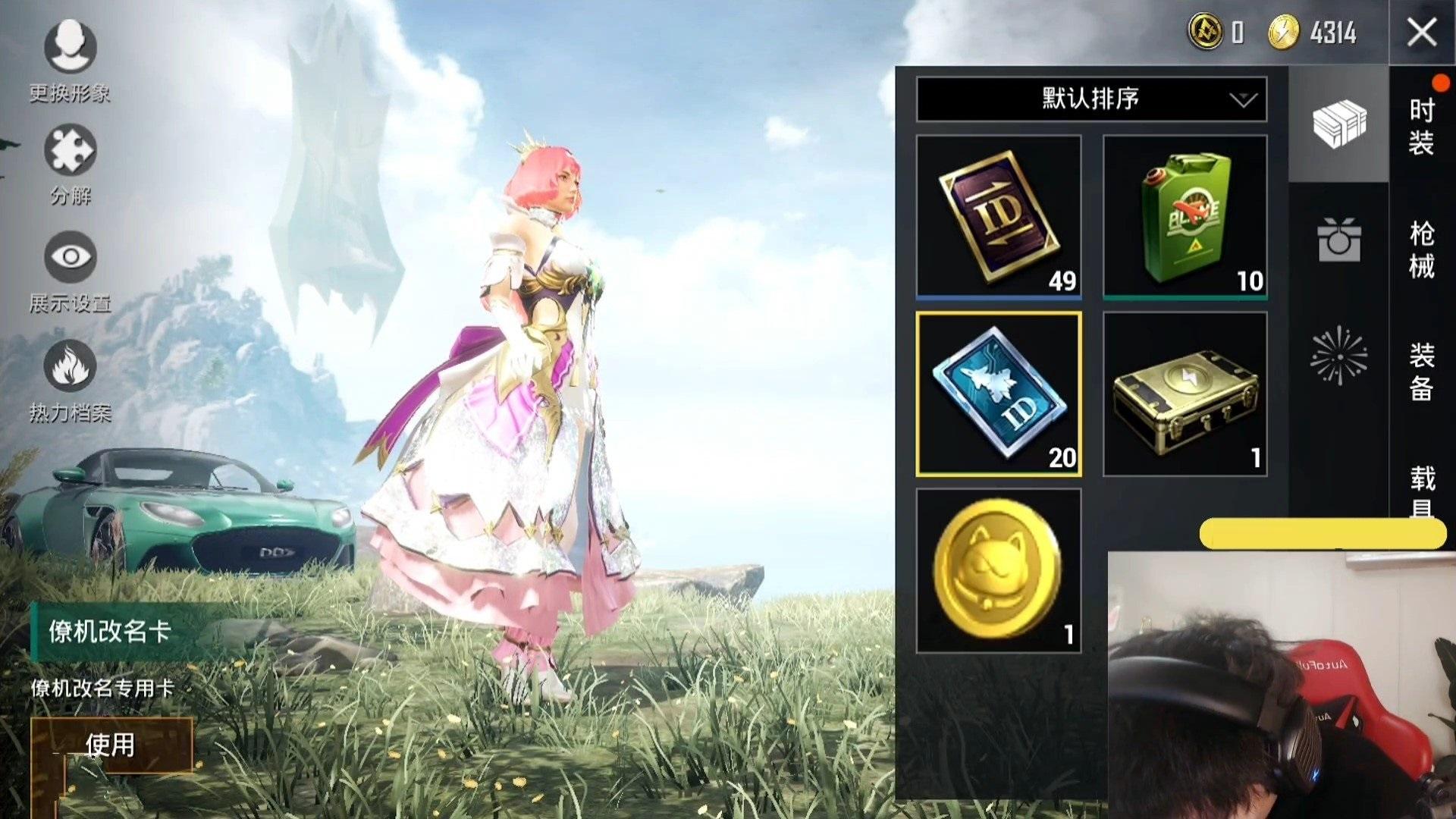
Task: Switch to the 时装 outfits tab
Action: (x=1422, y=126)
